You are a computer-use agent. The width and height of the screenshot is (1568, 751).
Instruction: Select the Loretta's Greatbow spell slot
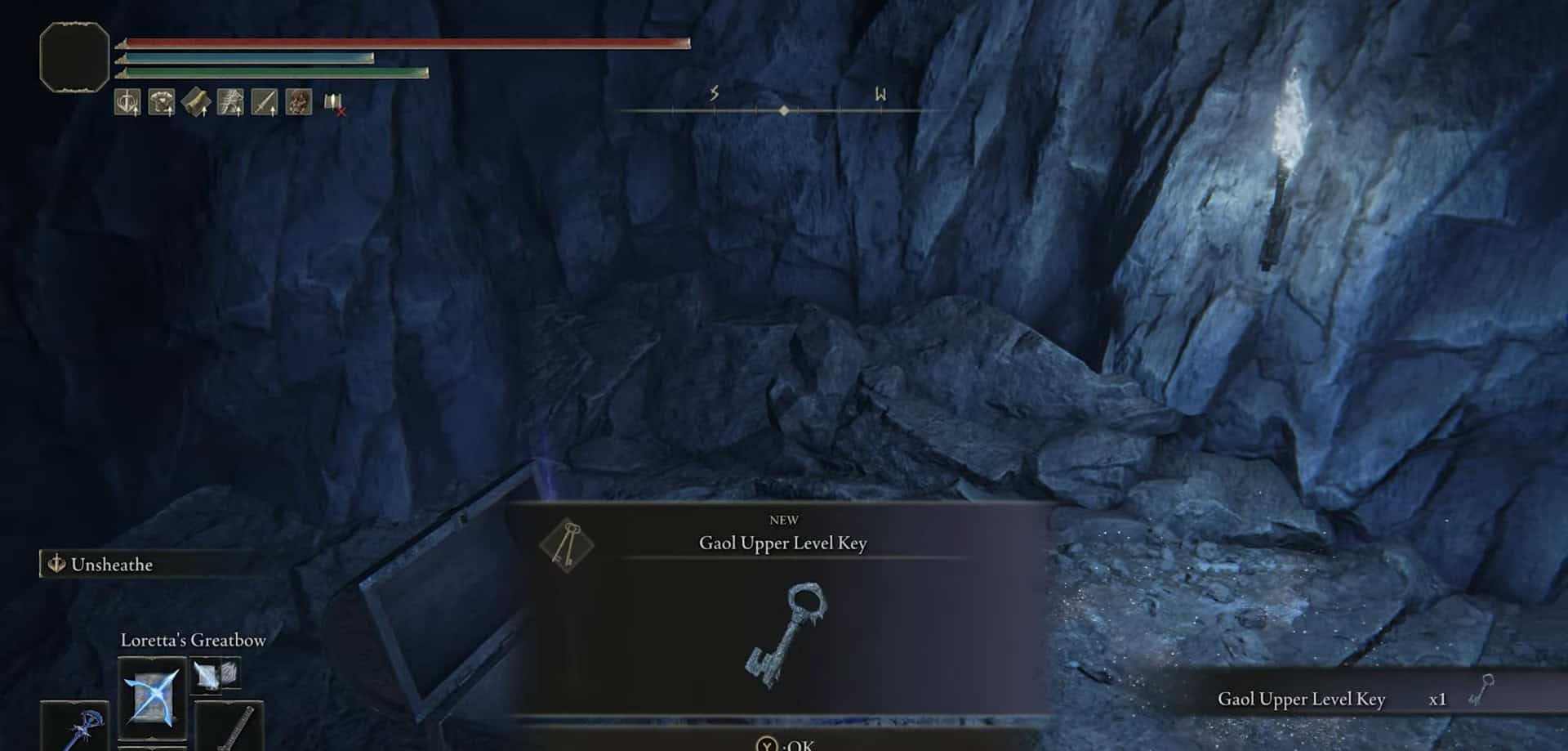coord(152,697)
